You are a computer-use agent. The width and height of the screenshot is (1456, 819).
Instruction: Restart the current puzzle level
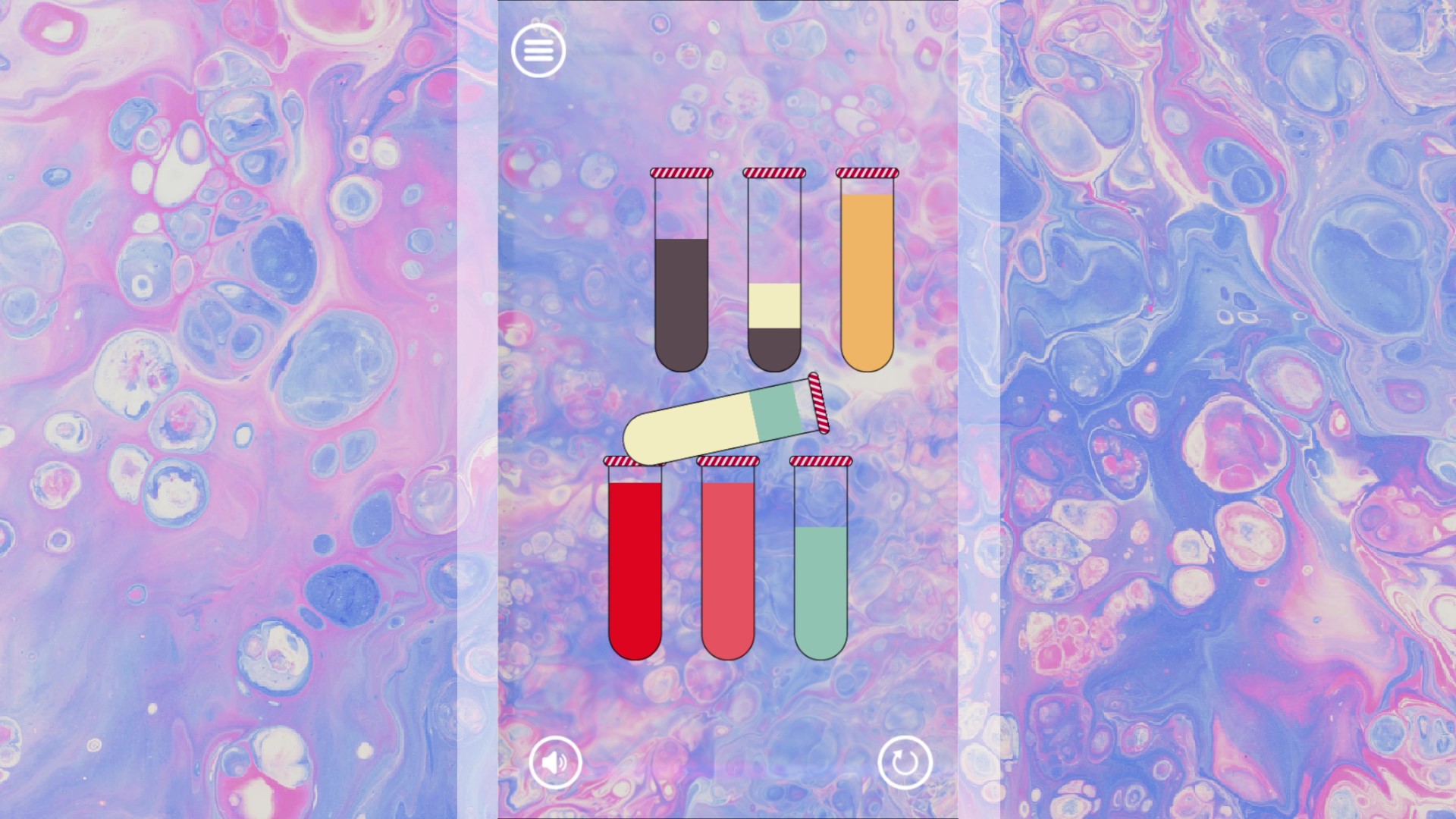click(x=904, y=763)
